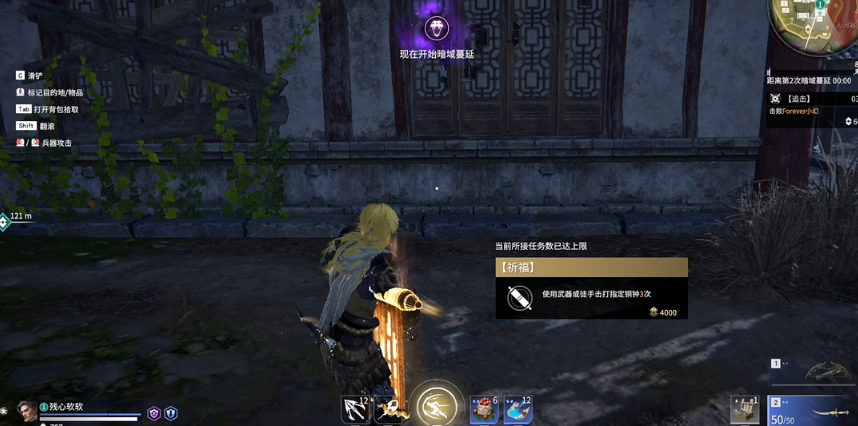Click the player character portrait

point(27,411)
